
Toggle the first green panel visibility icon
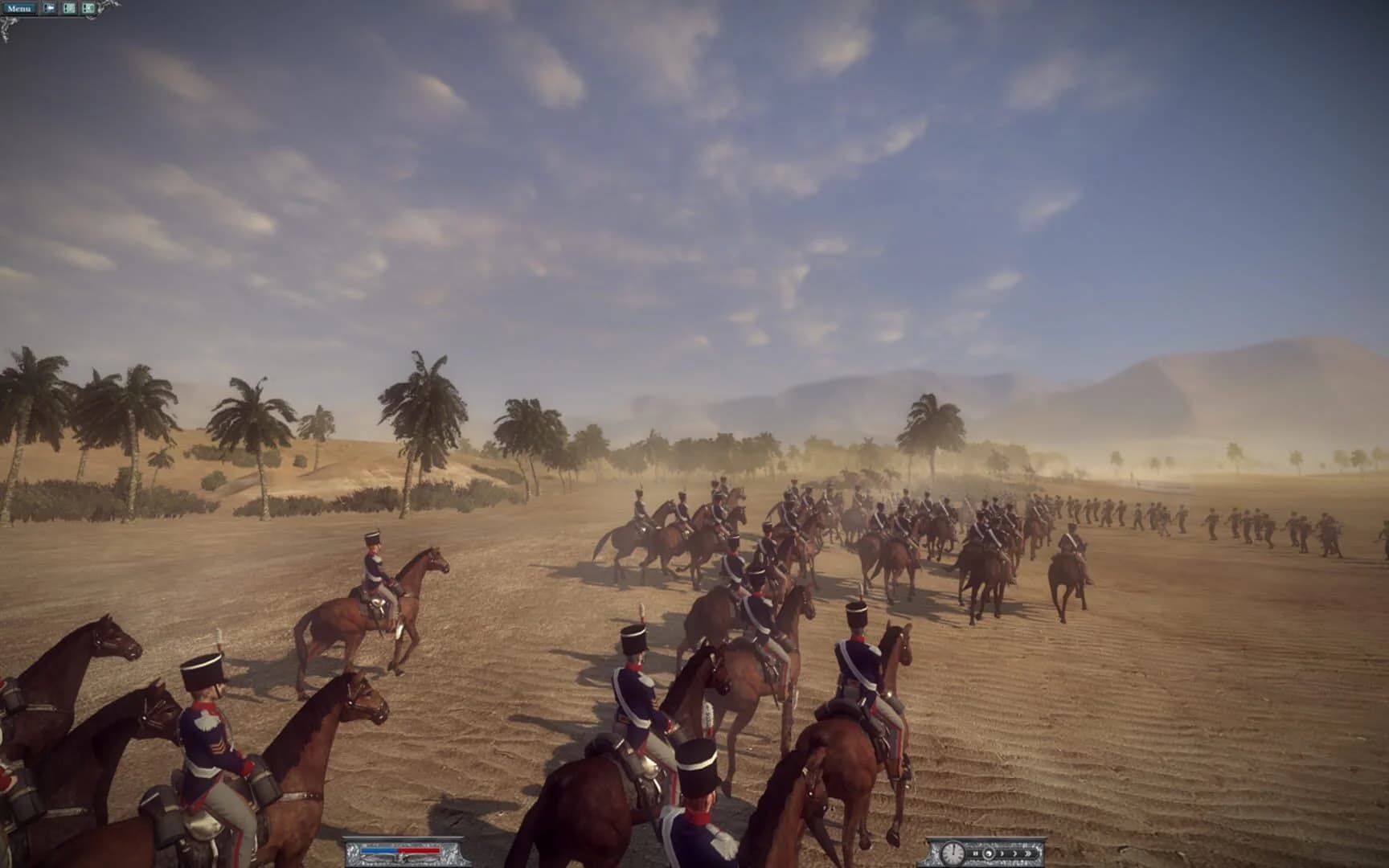[x=70, y=8]
